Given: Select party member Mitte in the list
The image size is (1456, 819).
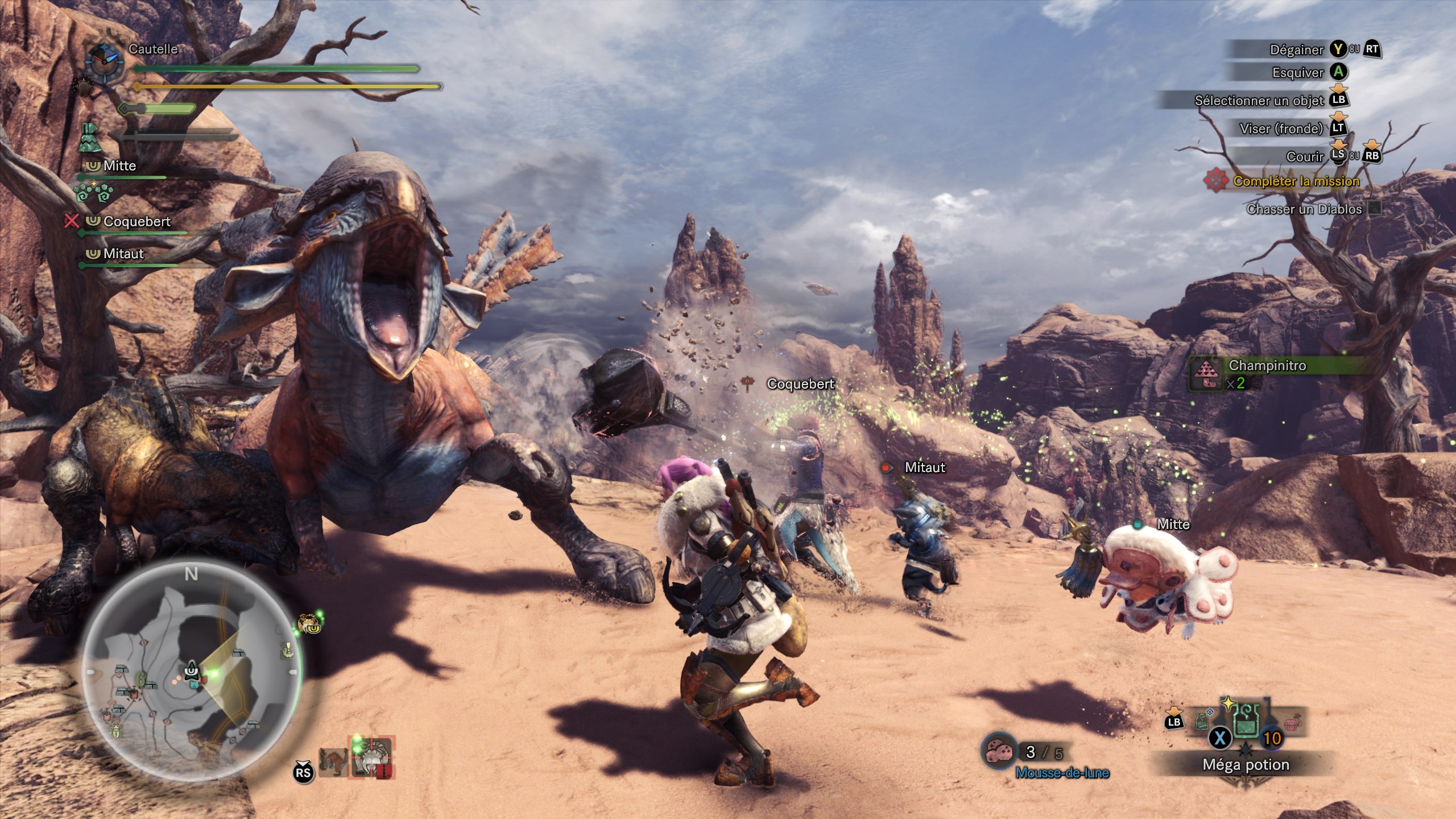Looking at the screenshot, I should (x=119, y=166).
